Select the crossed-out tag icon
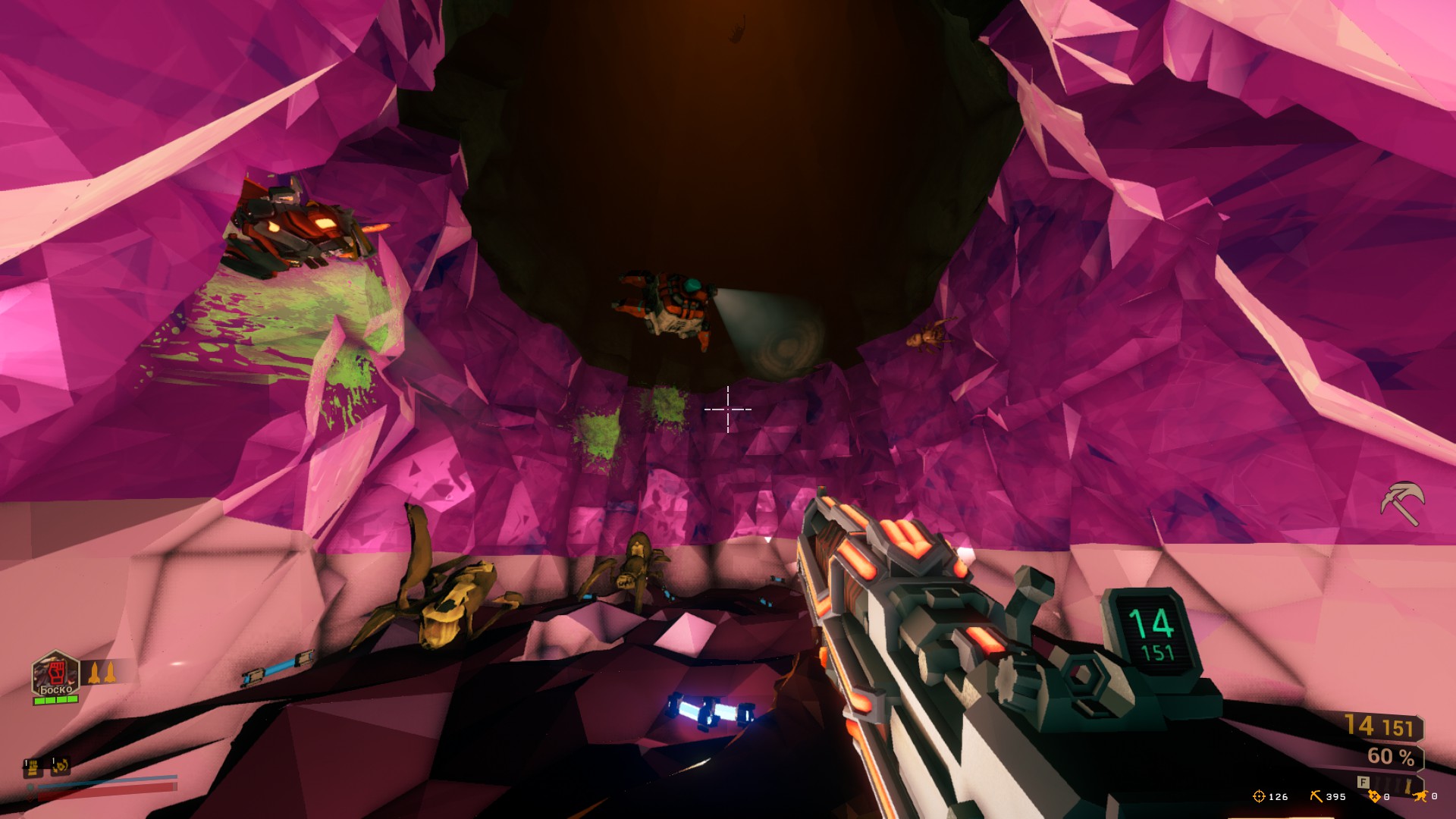 tap(1373, 796)
